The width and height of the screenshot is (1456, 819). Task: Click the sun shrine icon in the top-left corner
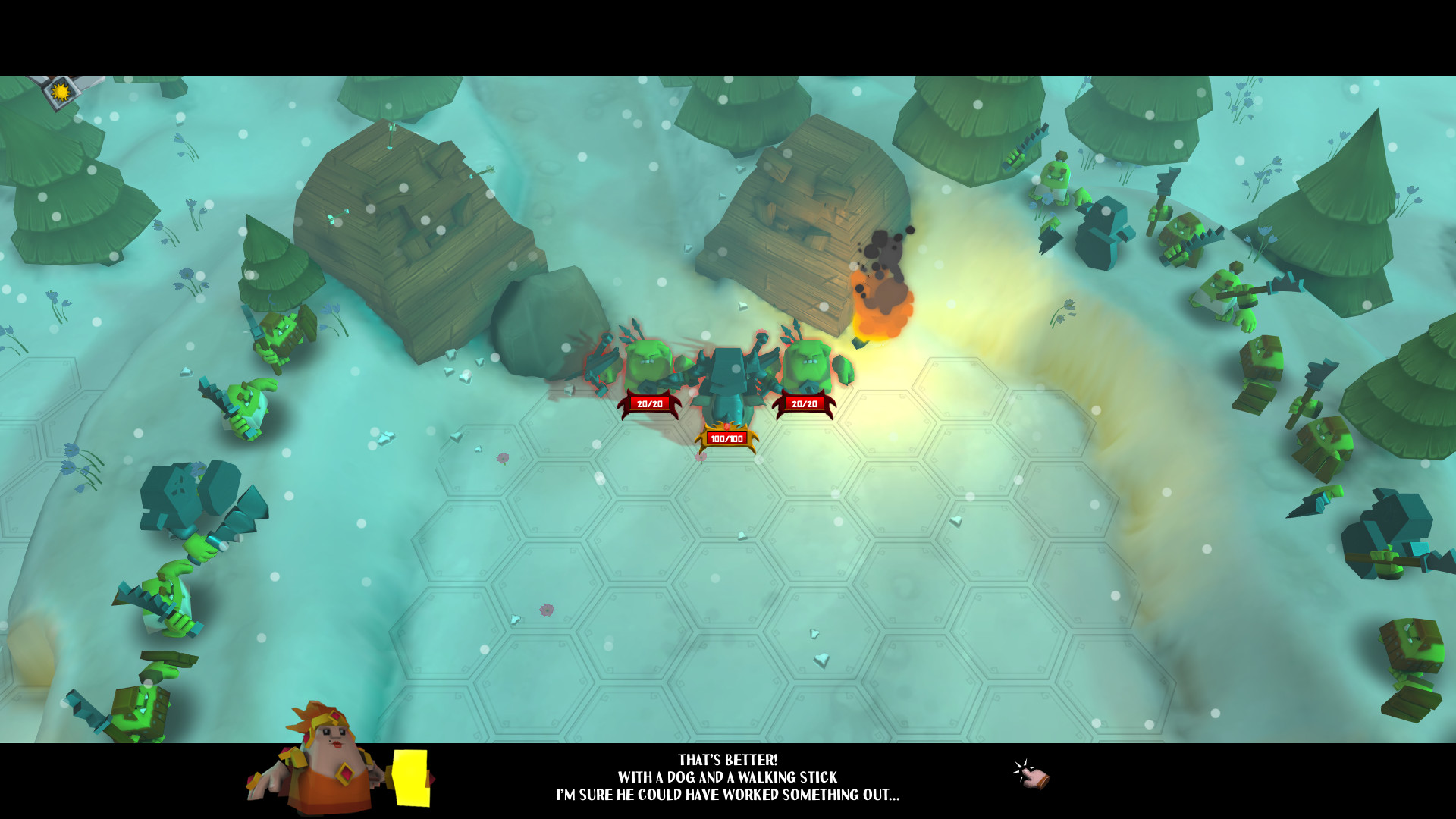[x=59, y=91]
